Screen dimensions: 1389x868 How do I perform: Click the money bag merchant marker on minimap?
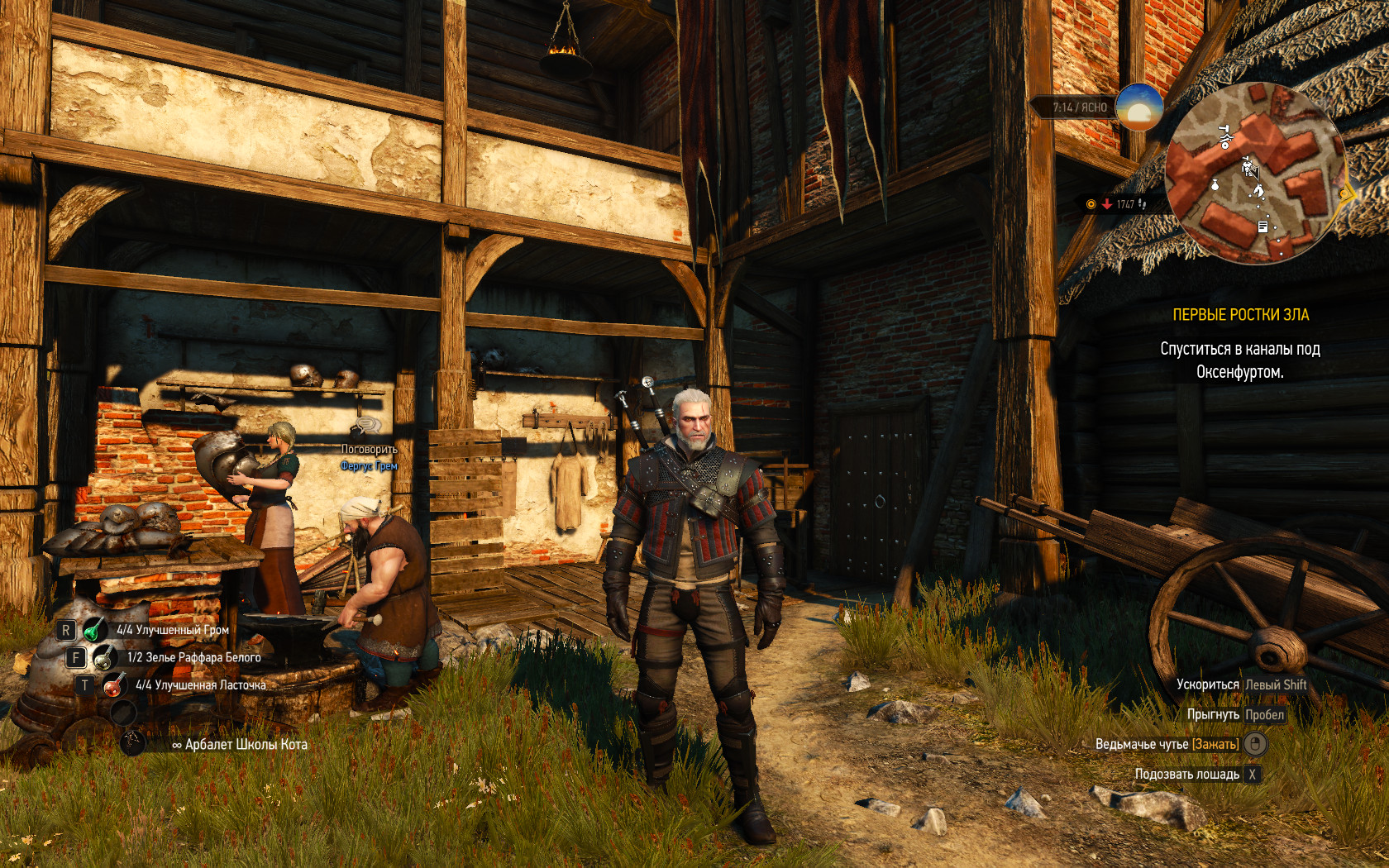(1215, 184)
